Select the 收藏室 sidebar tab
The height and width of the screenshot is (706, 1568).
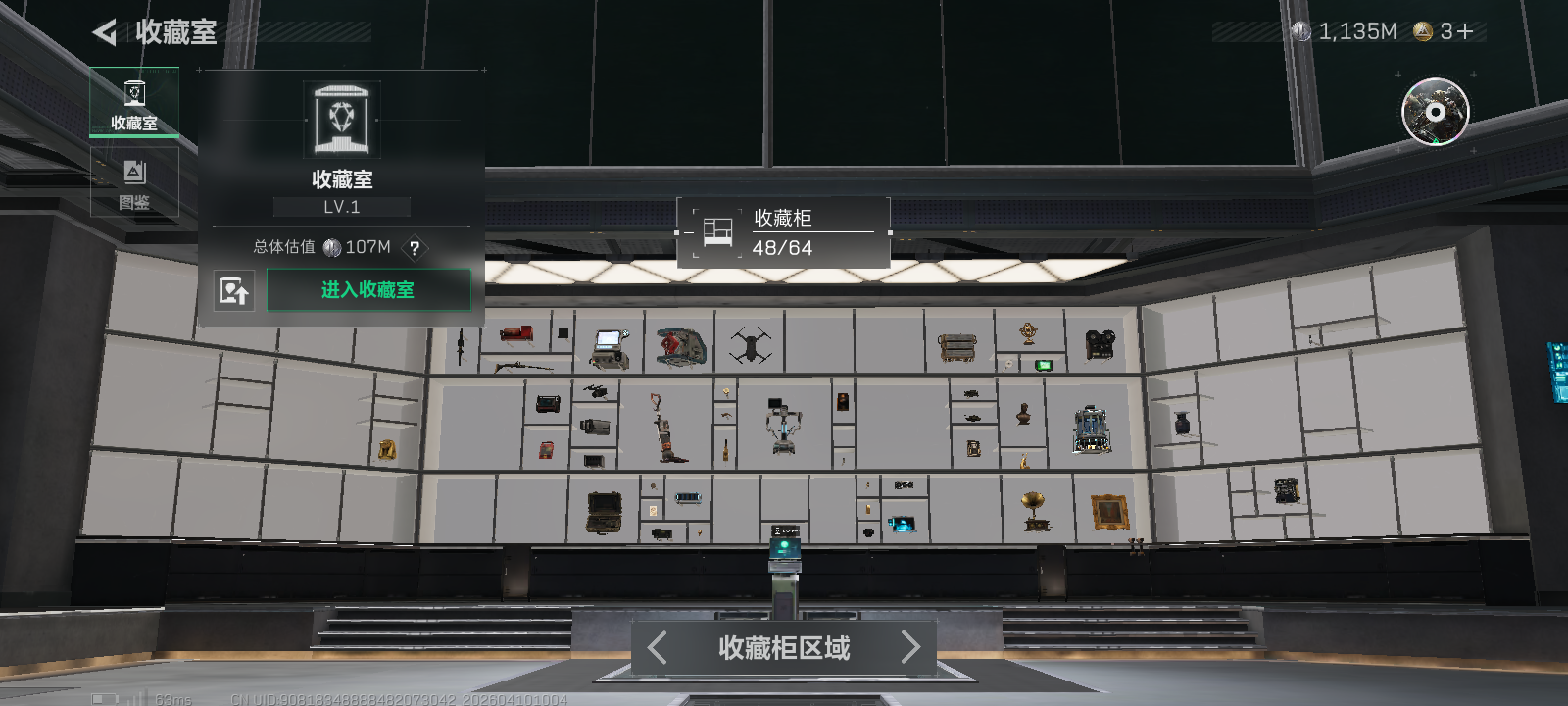(x=134, y=103)
